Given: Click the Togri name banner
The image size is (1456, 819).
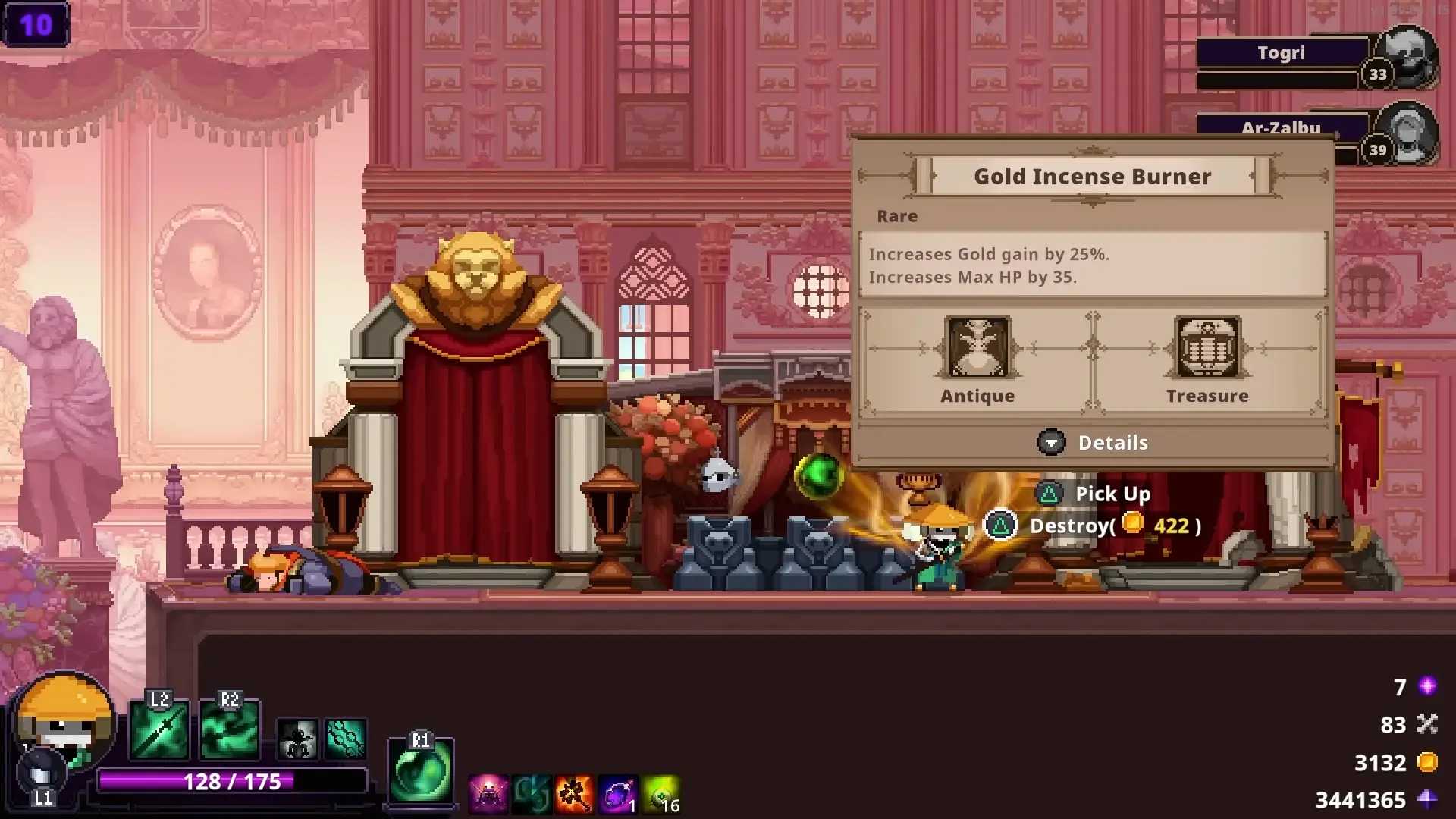Looking at the screenshot, I should tap(1281, 52).
